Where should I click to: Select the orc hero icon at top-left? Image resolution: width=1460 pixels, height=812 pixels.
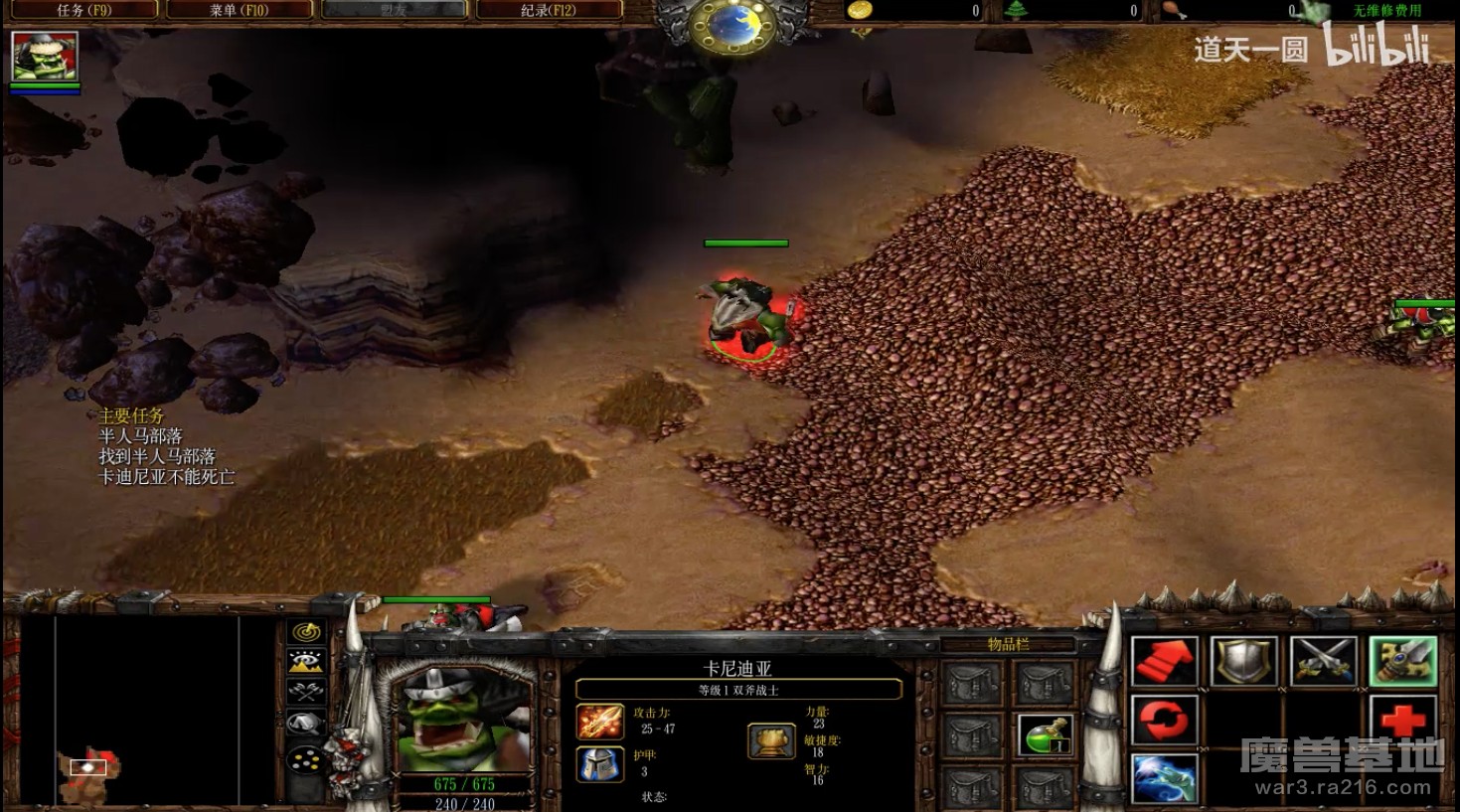[x=45, y=56]
